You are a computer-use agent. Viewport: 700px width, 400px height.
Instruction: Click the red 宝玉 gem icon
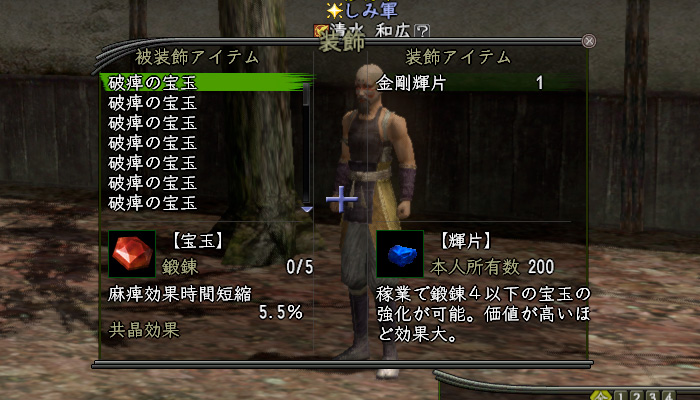point(131,255)
